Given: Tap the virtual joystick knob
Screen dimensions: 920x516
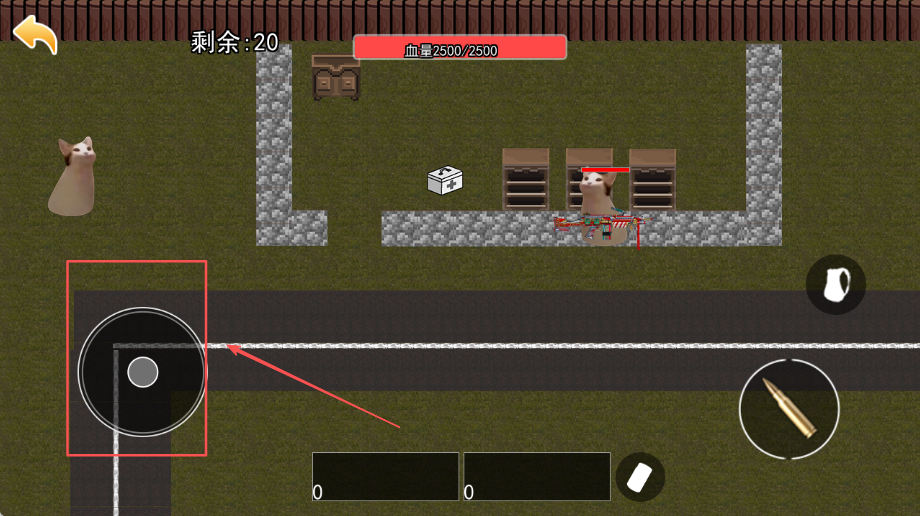Looking at the screenshot, I should (x=143, y=372).
